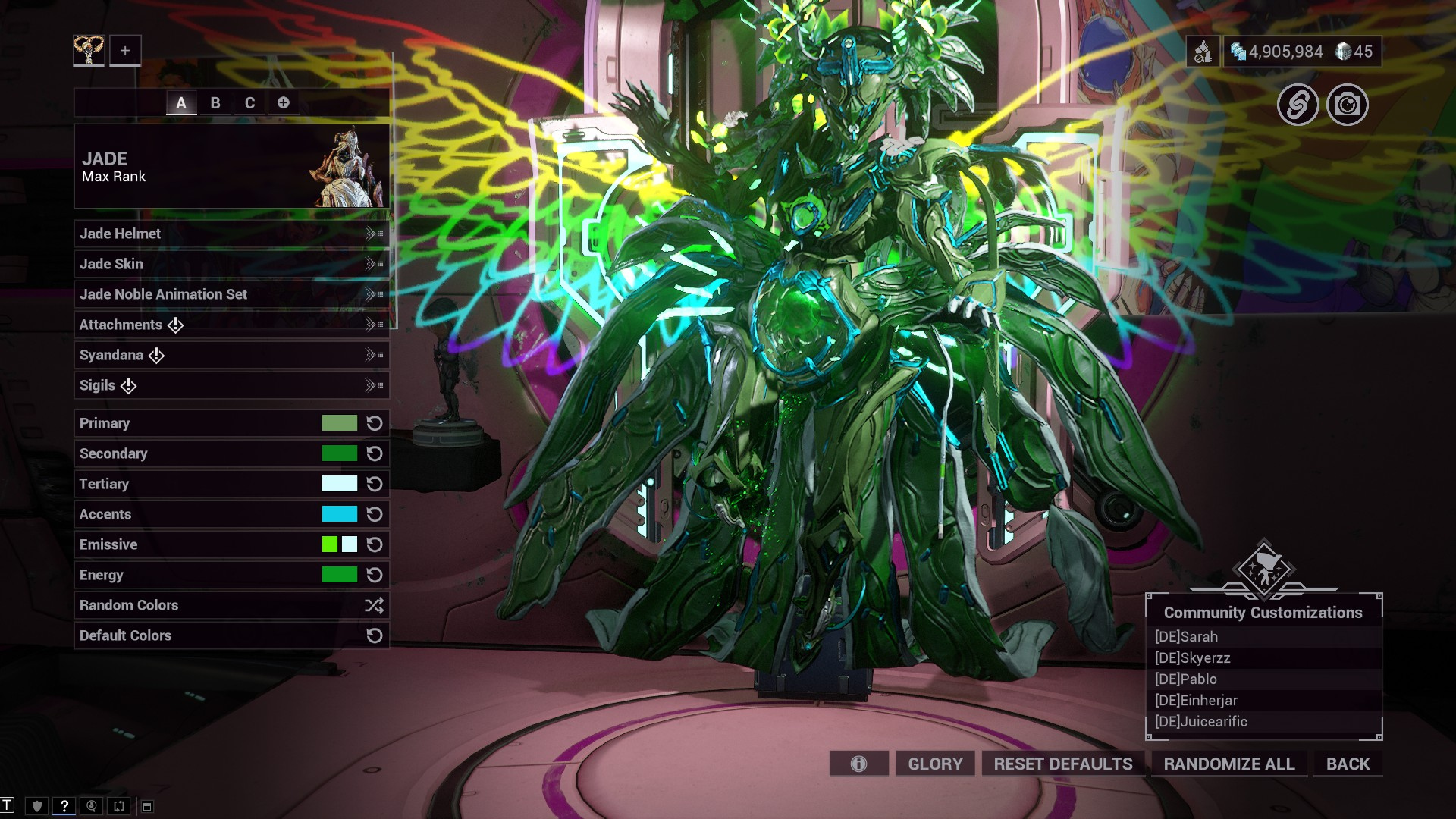1456x819 pixels.
Task: Go BACK from the appearance screen
Action: [x=1348, y=764]
